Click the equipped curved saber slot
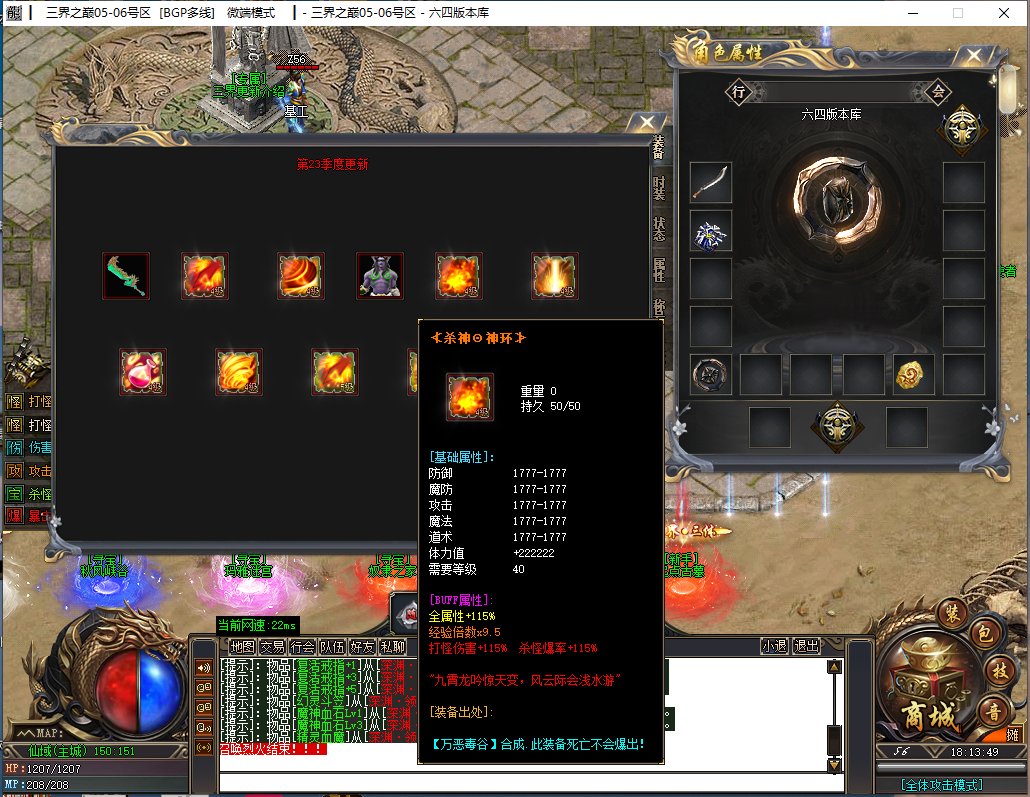This screenshot has height=797, width=1030. point(711,182)
